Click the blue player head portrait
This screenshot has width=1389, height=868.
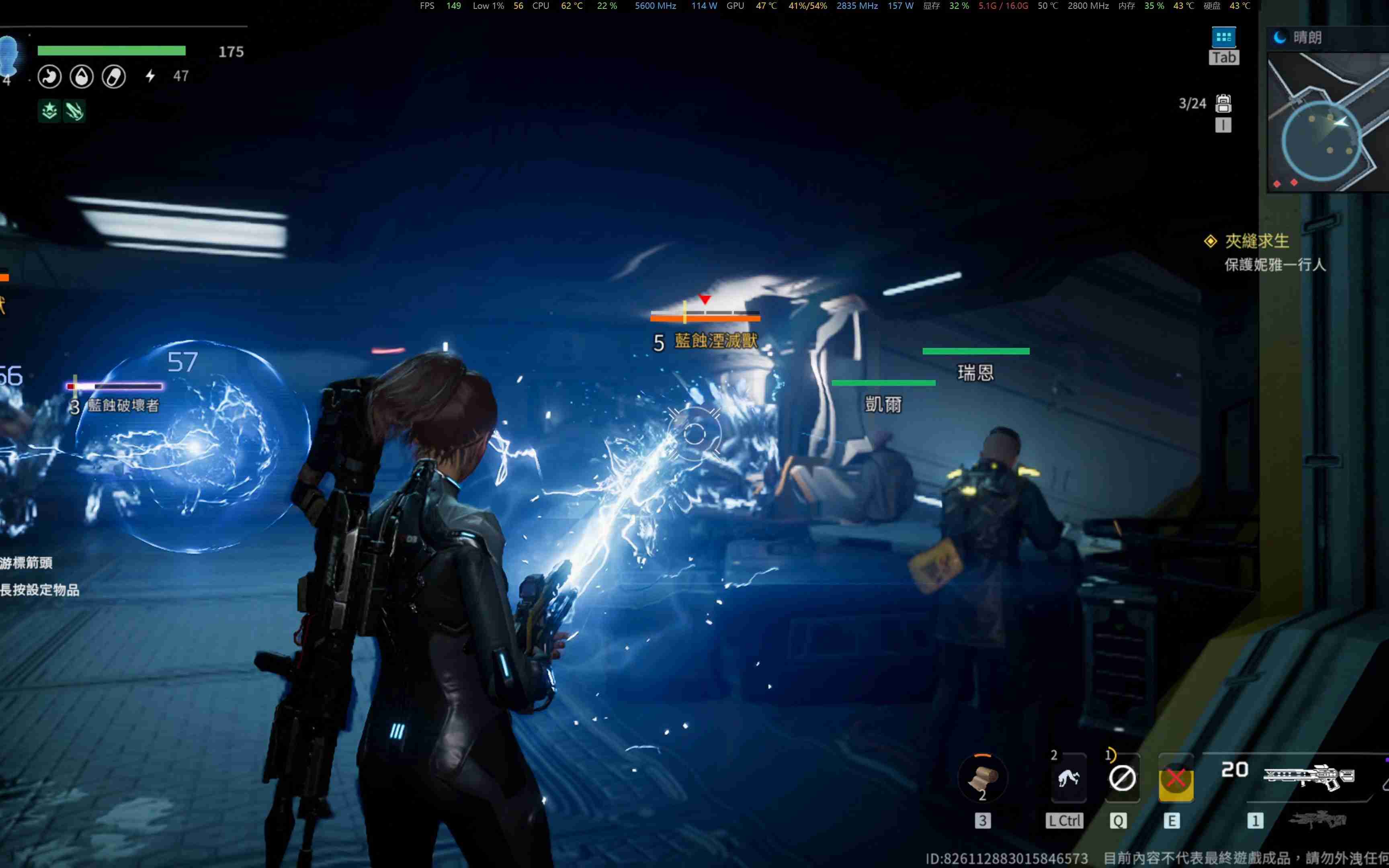(x=9, y=56)
